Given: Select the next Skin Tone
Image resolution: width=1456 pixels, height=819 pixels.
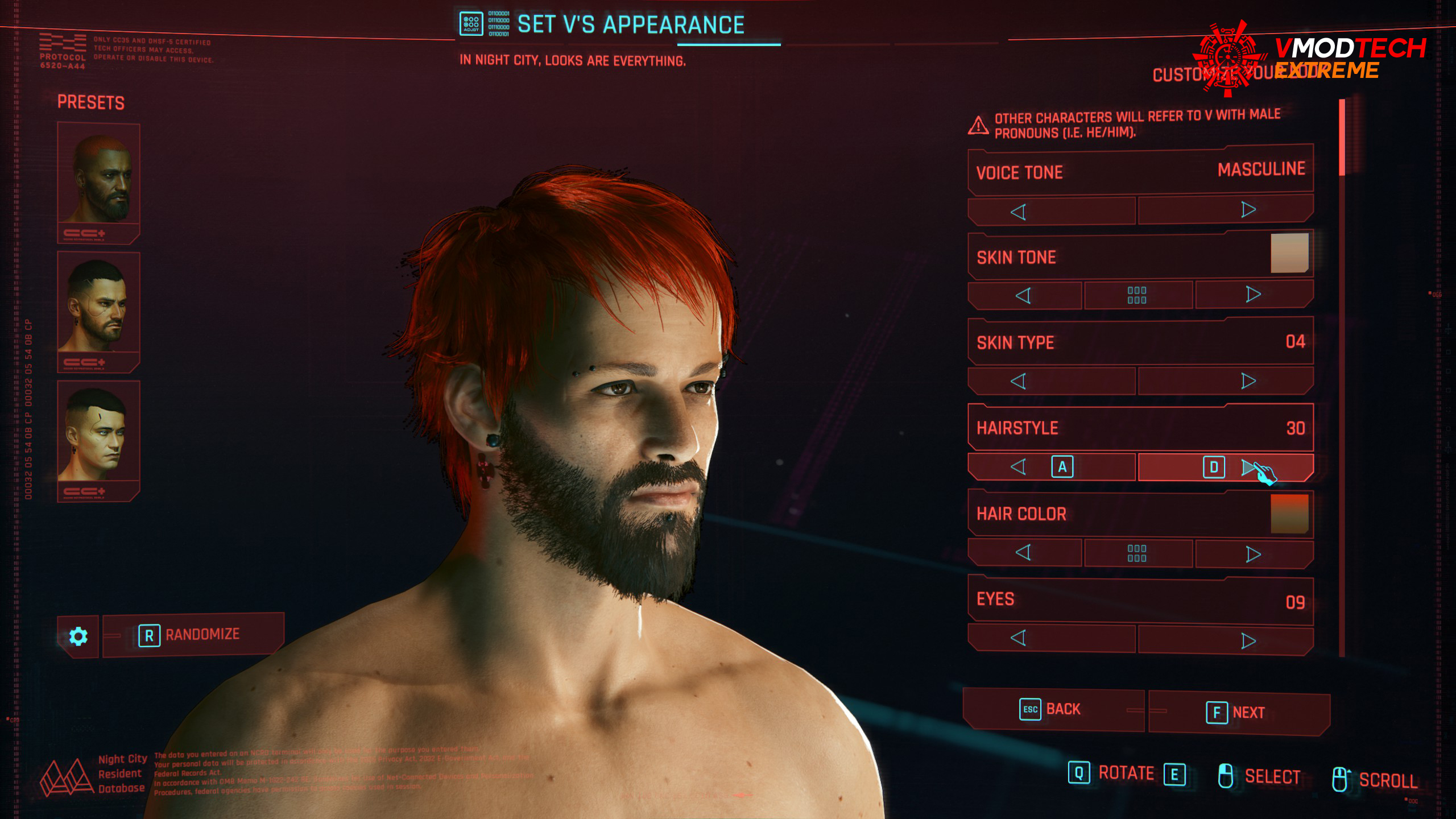Looking at the screenshot, I should [1254, 294].
